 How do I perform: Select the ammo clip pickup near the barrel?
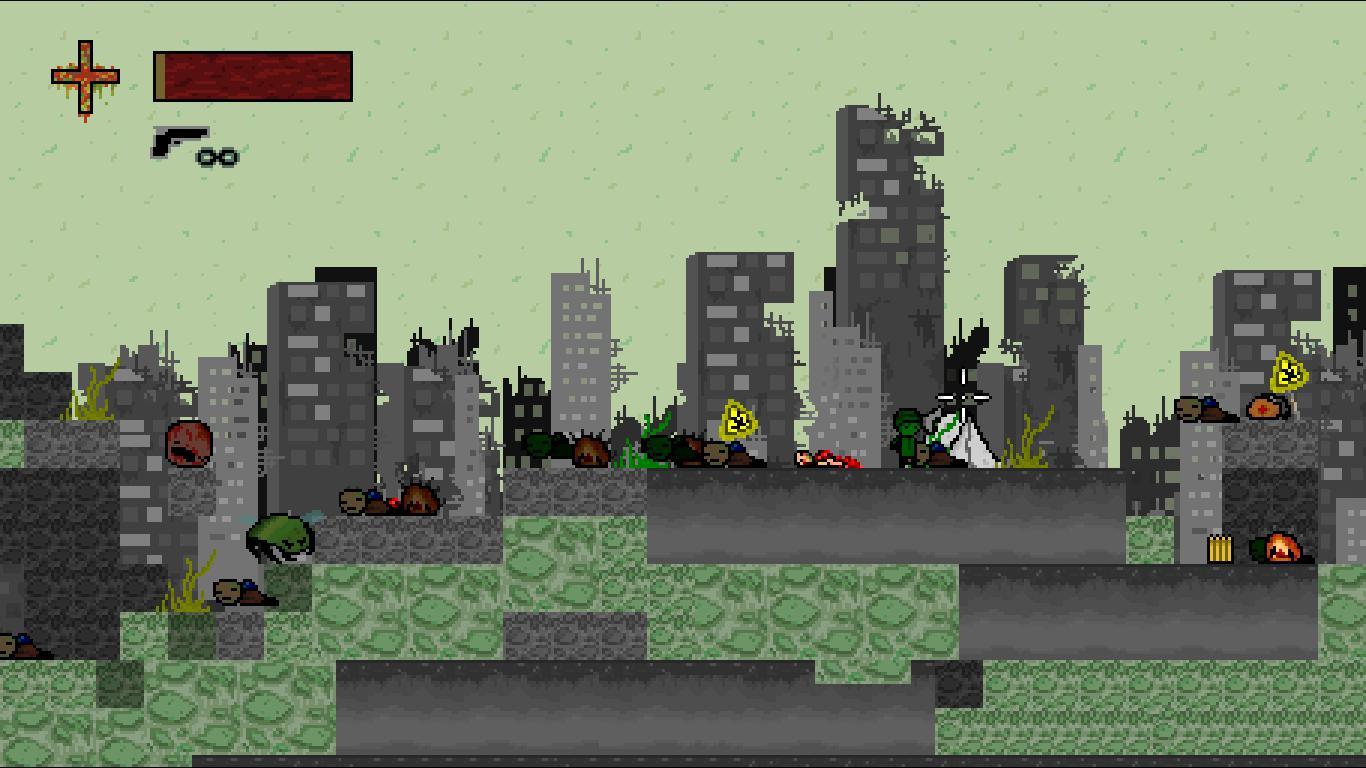pyautogui.click(x=1218, y=548)
